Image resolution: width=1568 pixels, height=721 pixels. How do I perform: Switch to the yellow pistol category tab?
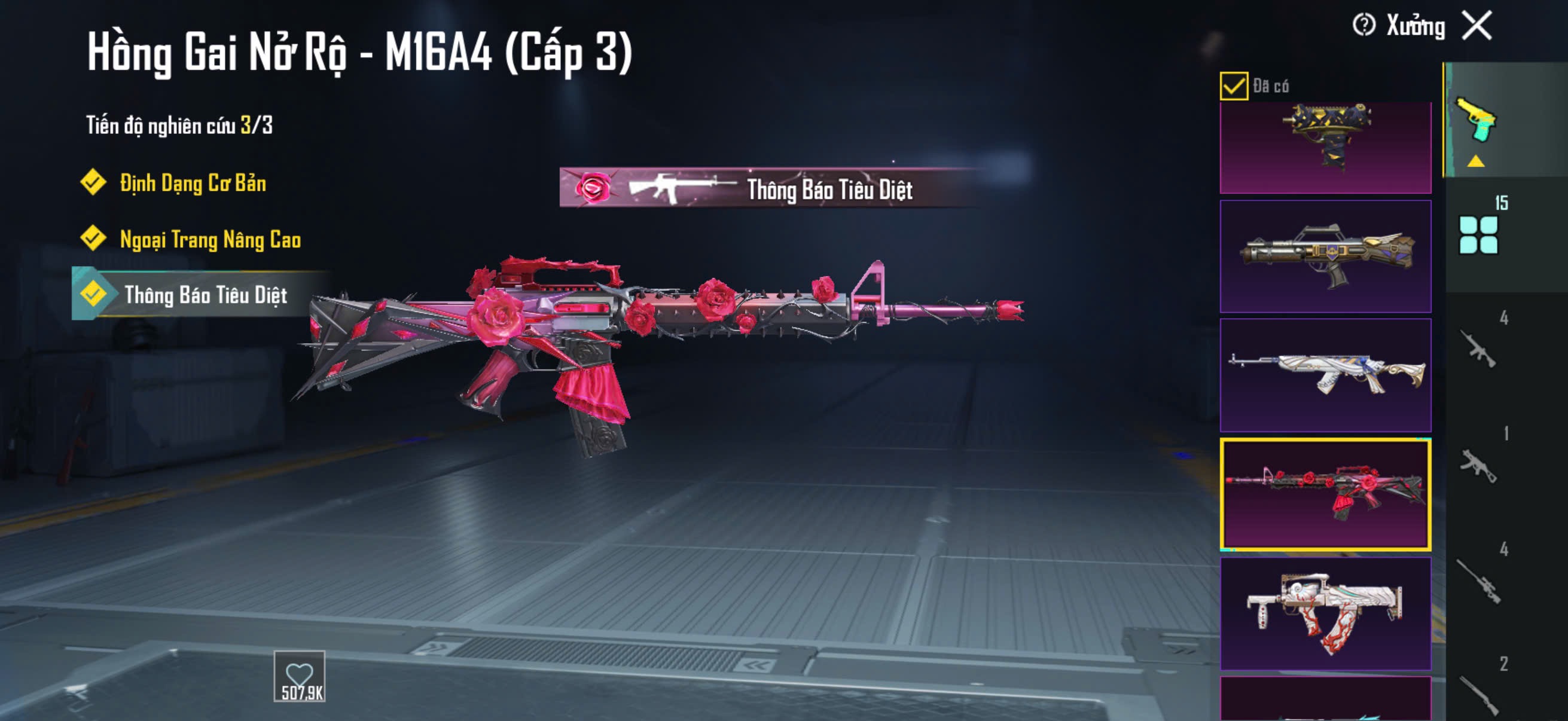(x=1476, y=121)
